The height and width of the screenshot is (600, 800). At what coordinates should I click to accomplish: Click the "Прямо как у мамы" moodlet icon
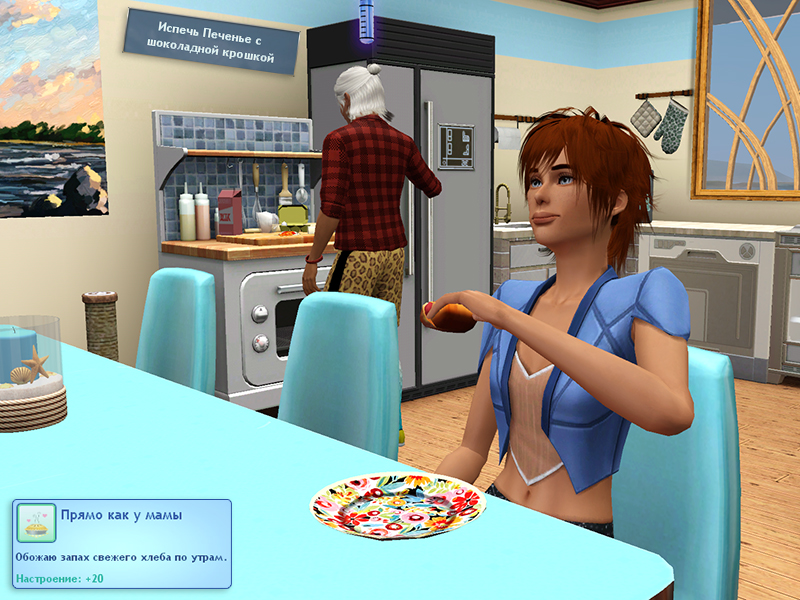[36, 522]
